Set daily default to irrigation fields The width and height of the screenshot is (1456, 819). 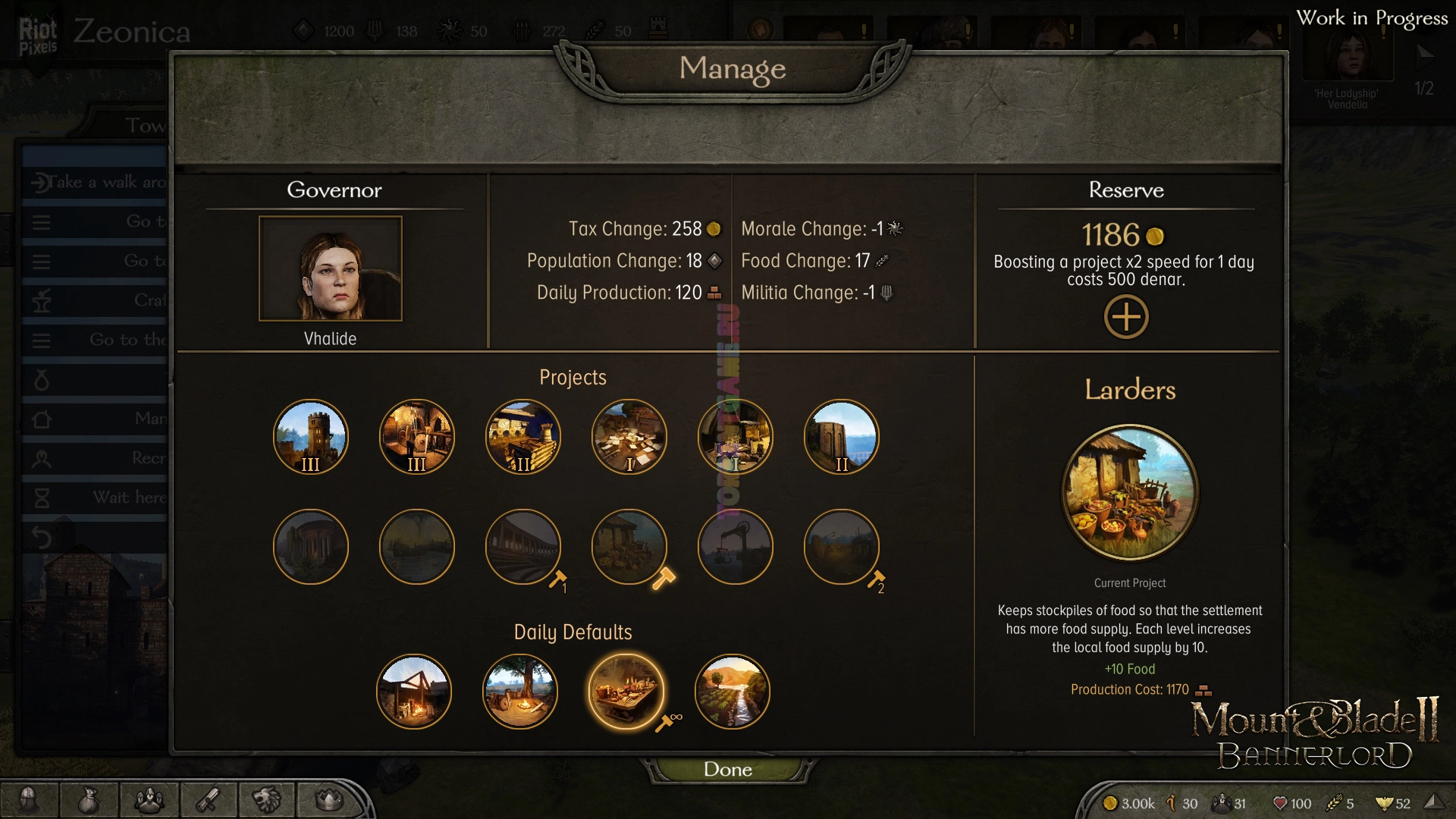pos(733,692)
